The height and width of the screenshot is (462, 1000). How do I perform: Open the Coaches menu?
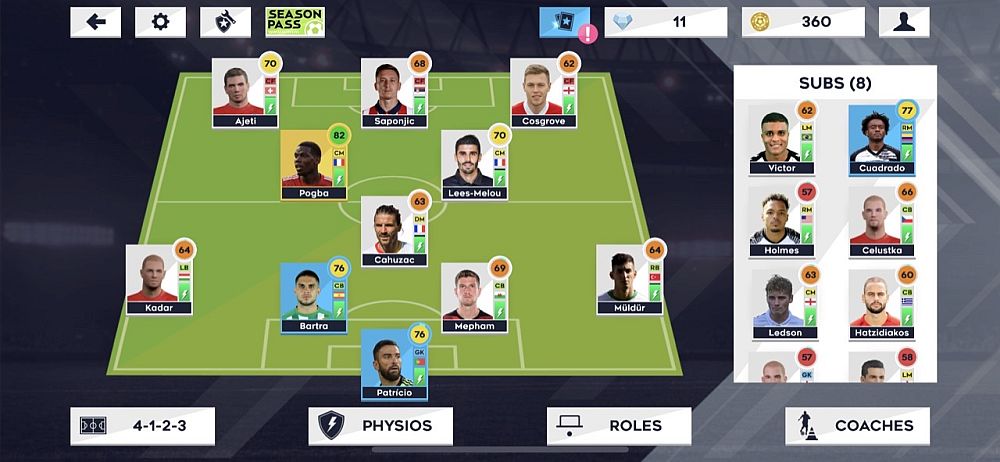click(857, 426)
